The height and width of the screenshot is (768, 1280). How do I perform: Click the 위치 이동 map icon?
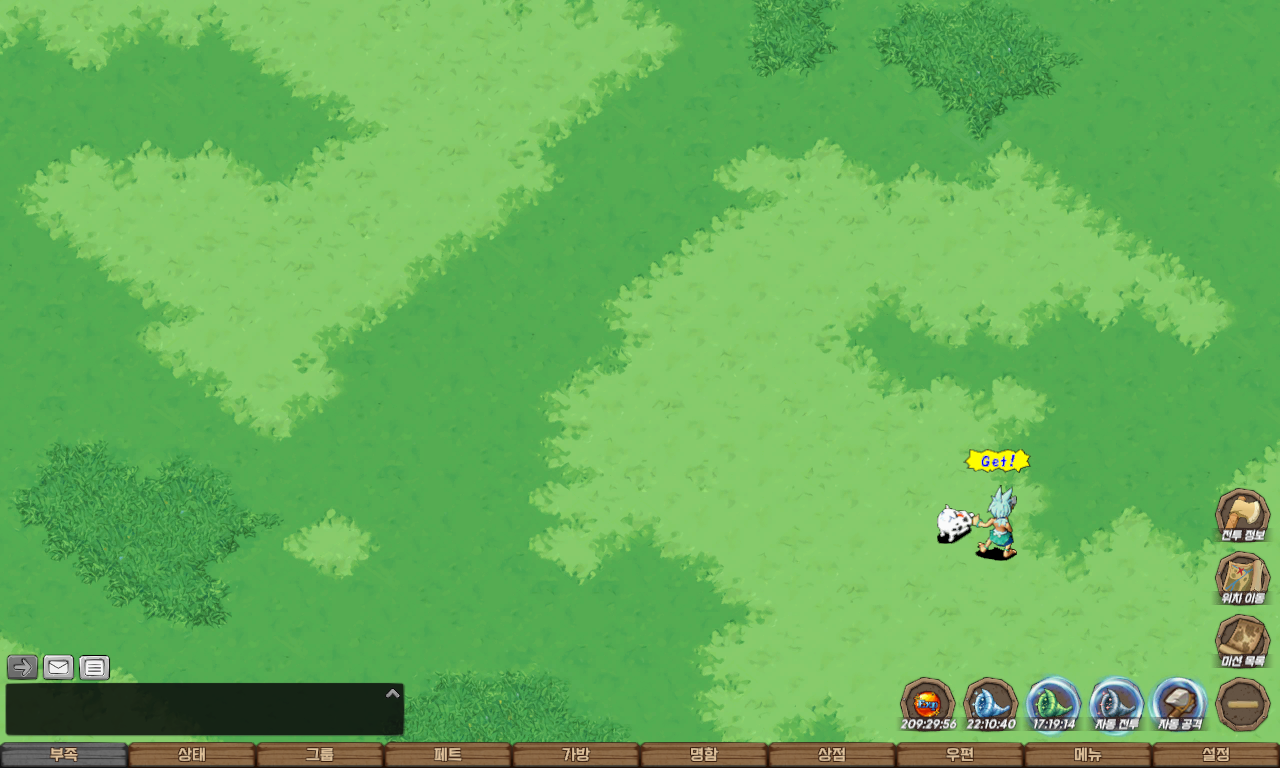tap(1242, 578)
